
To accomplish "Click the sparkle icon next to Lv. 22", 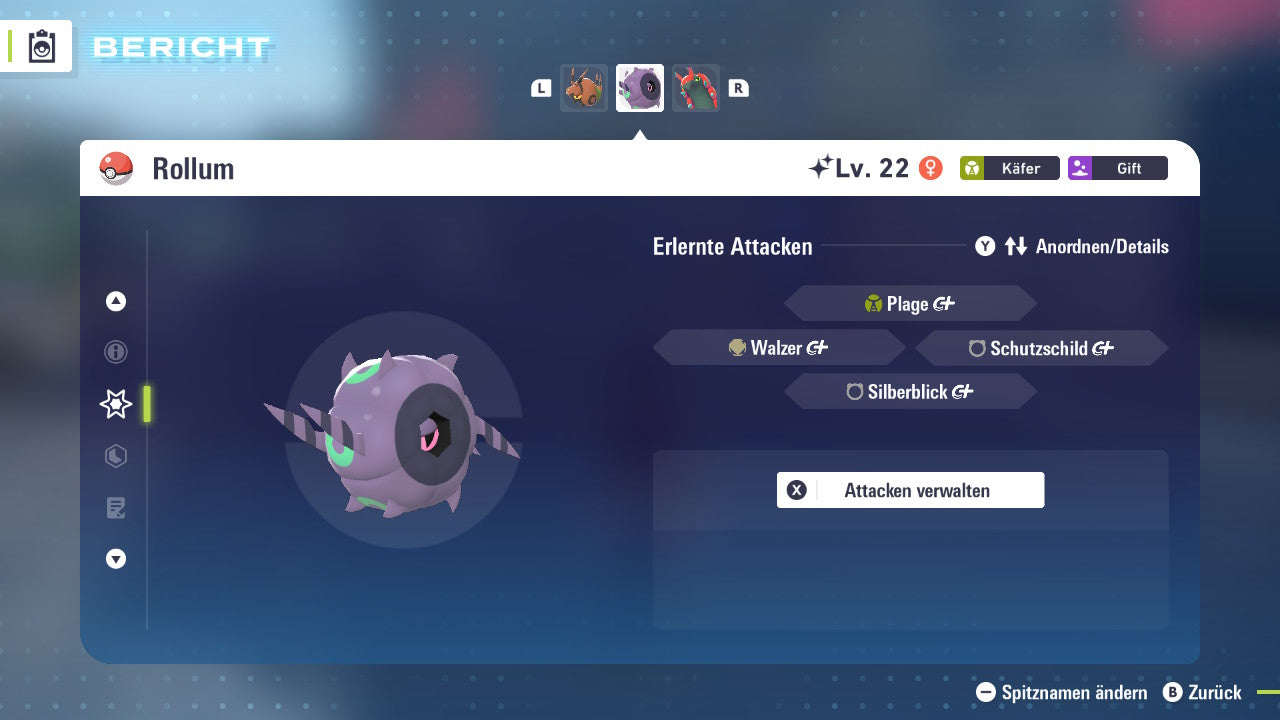I will coord(820,166).
